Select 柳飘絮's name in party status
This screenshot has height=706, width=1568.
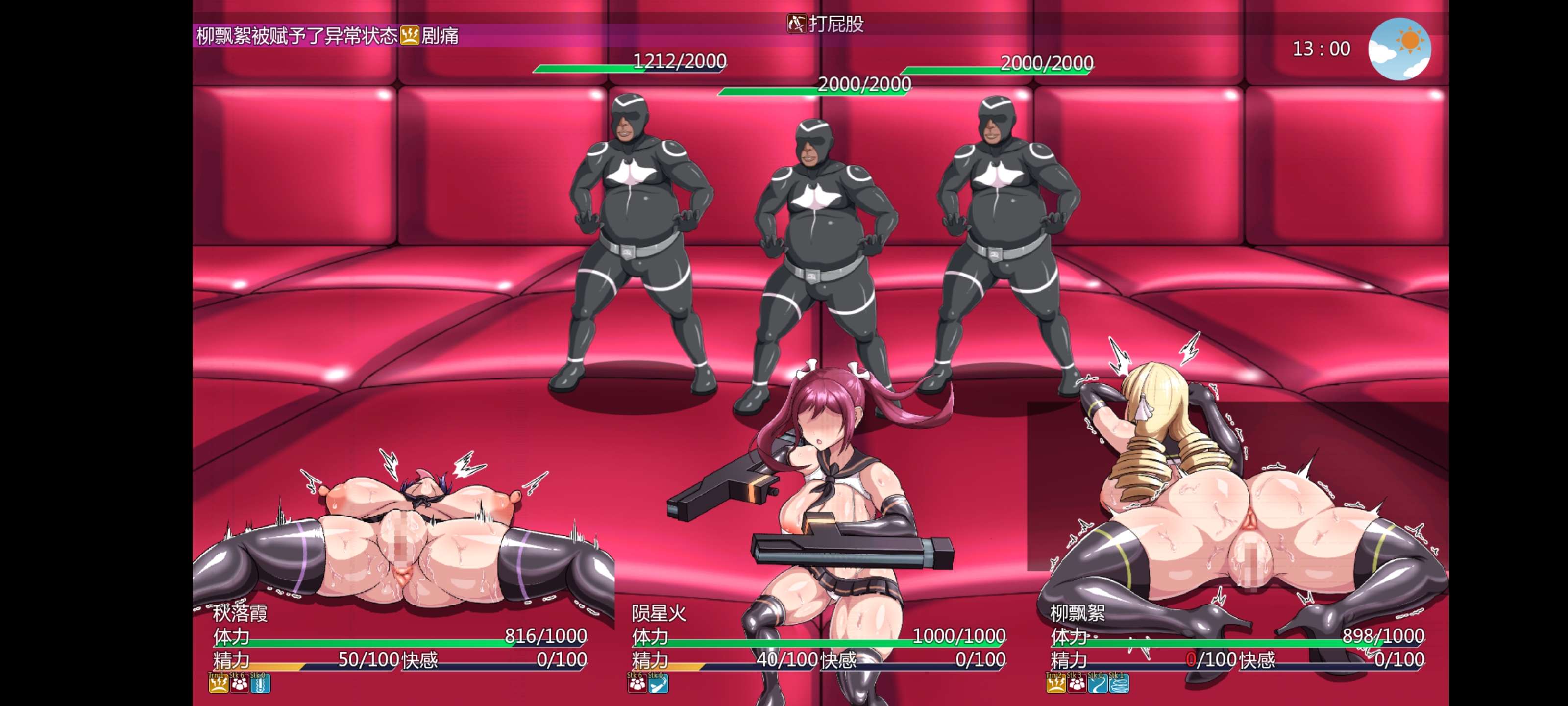point(1078,613)
